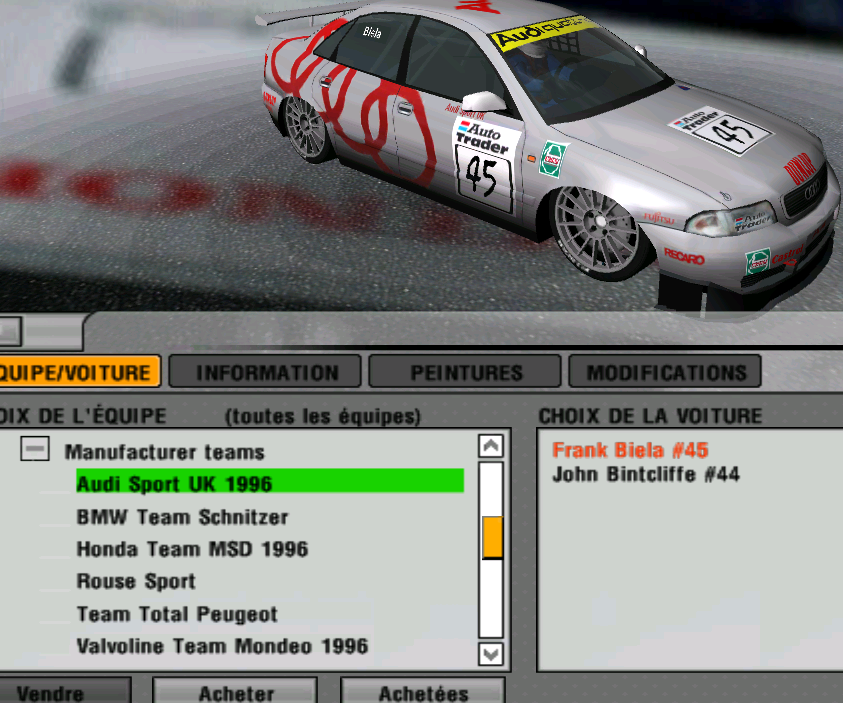This screenshot has width=843, height=703.
Task: Click the orange scrollbar thumb
Action: click(491, 537)
